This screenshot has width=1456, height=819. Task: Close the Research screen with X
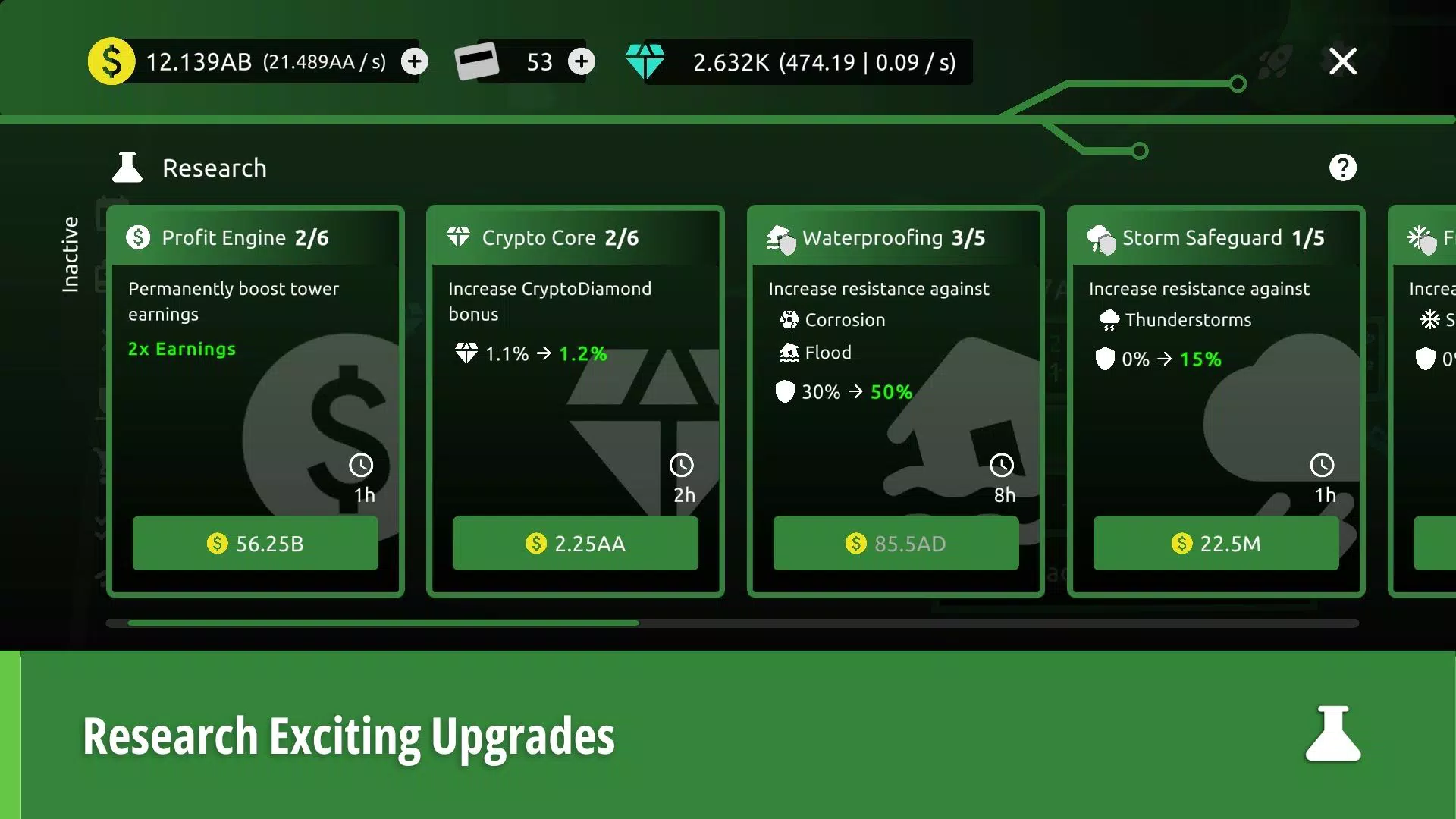coord(1342,61)
